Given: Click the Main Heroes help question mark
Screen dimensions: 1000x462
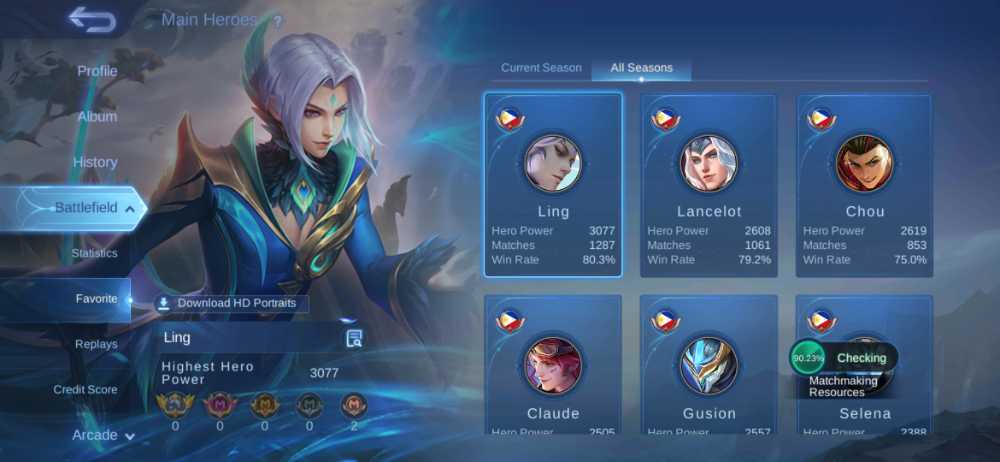Looking at the screenshot, I should tap(277, 21).
